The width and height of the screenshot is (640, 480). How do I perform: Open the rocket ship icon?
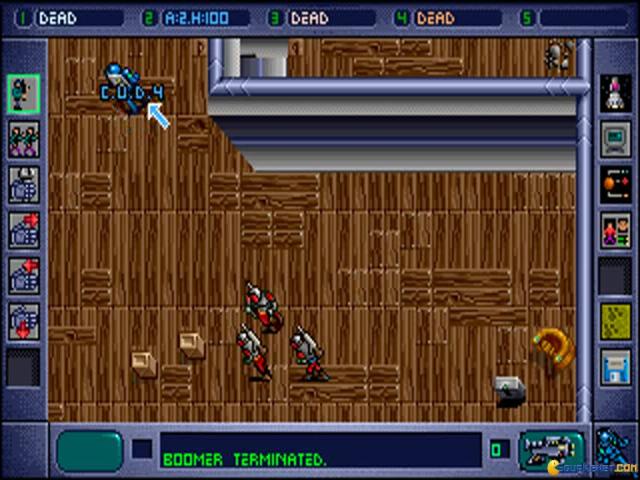(615, 93)
